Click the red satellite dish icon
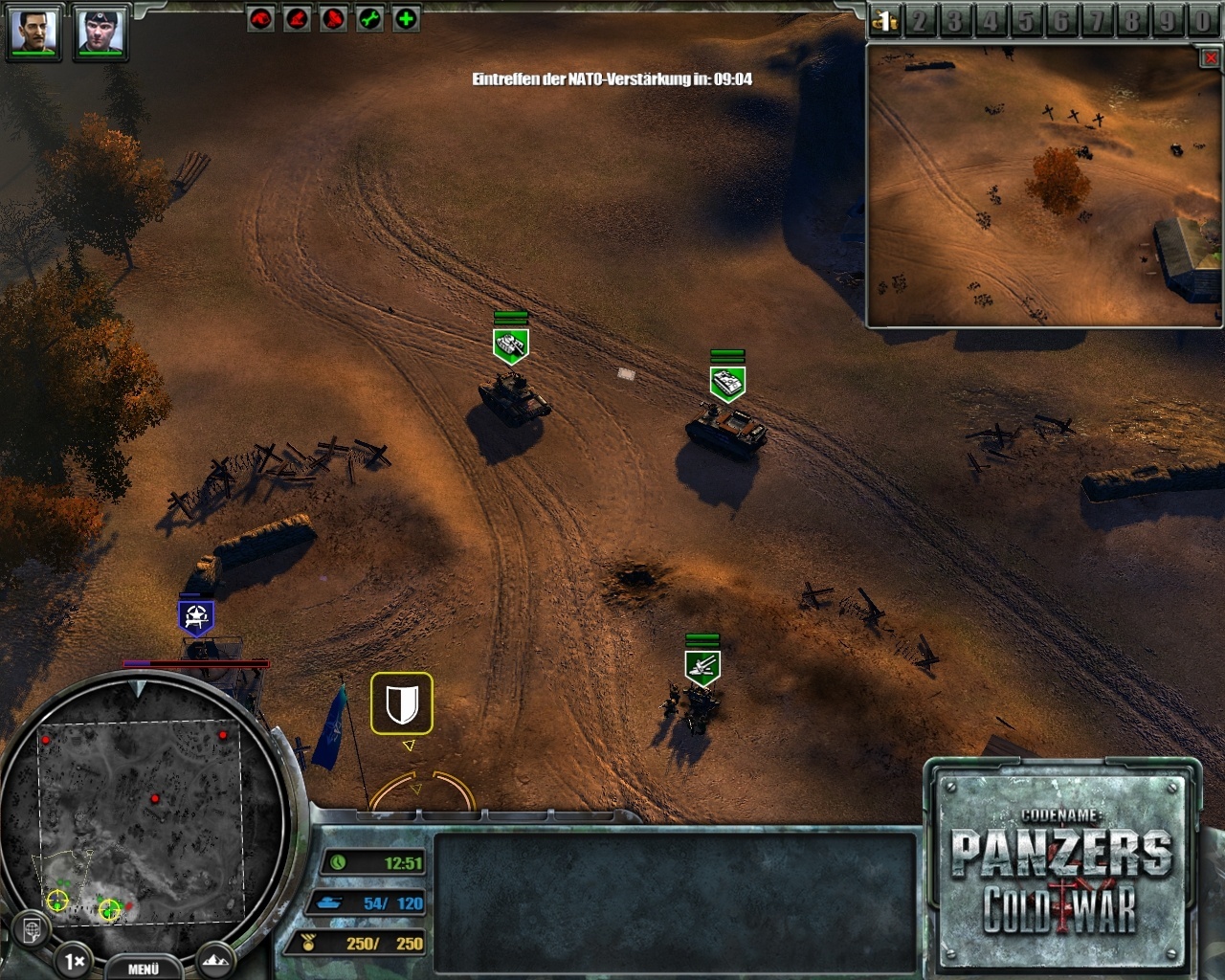 [333, 17]
